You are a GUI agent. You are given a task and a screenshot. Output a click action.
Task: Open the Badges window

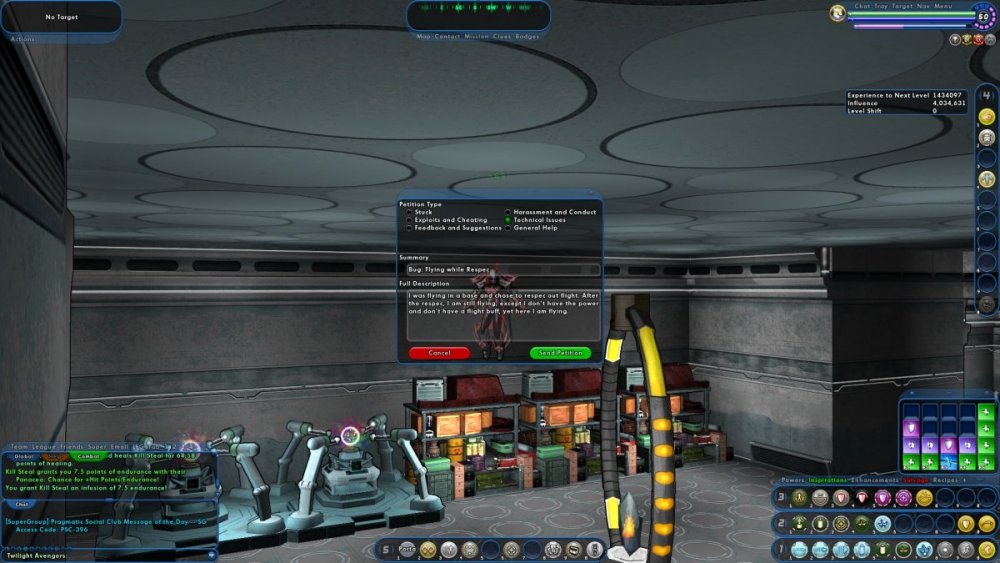click(527, 36)
